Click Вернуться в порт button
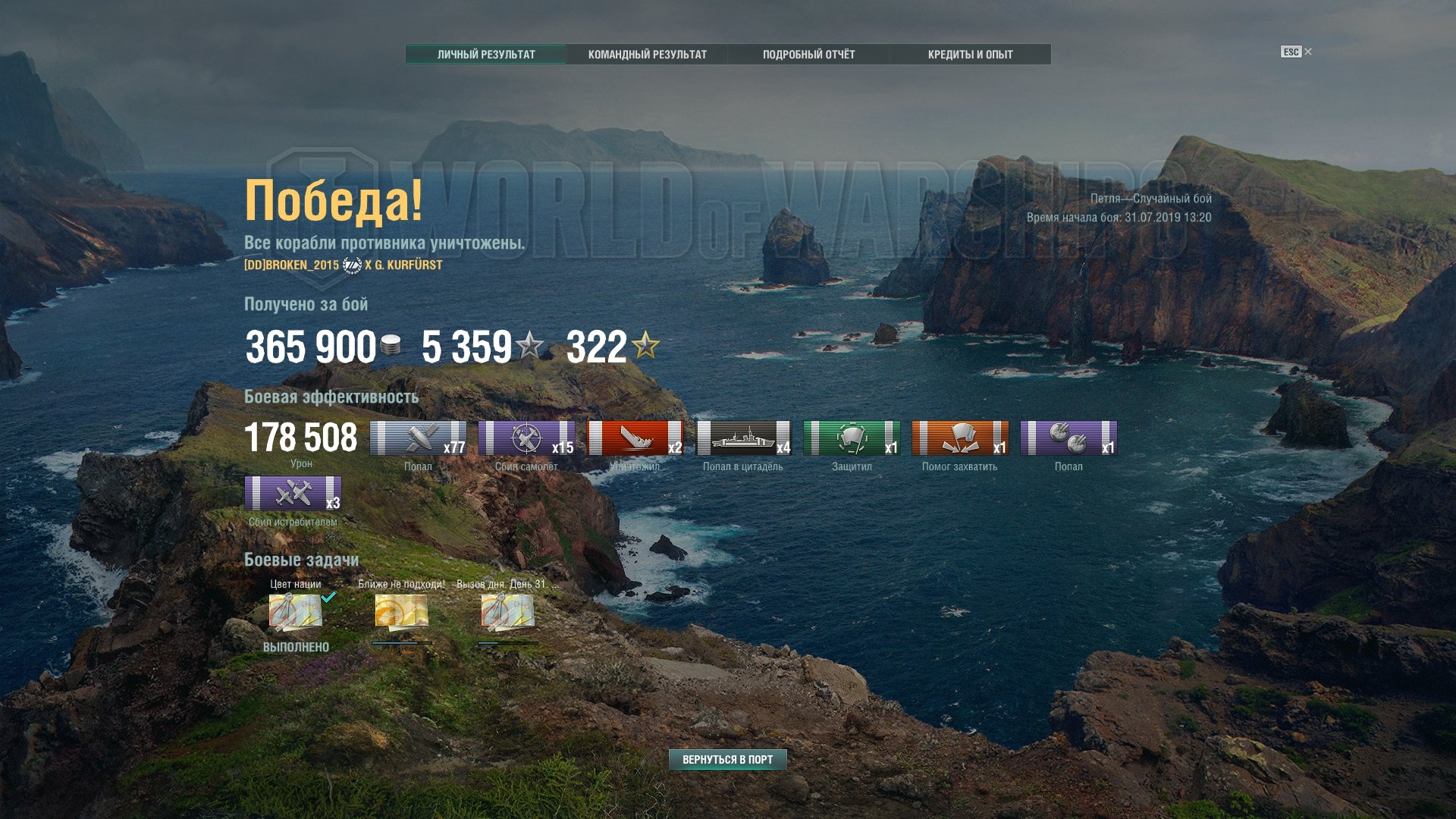The width and height of the screenshot is (1456, 819). 727,759
